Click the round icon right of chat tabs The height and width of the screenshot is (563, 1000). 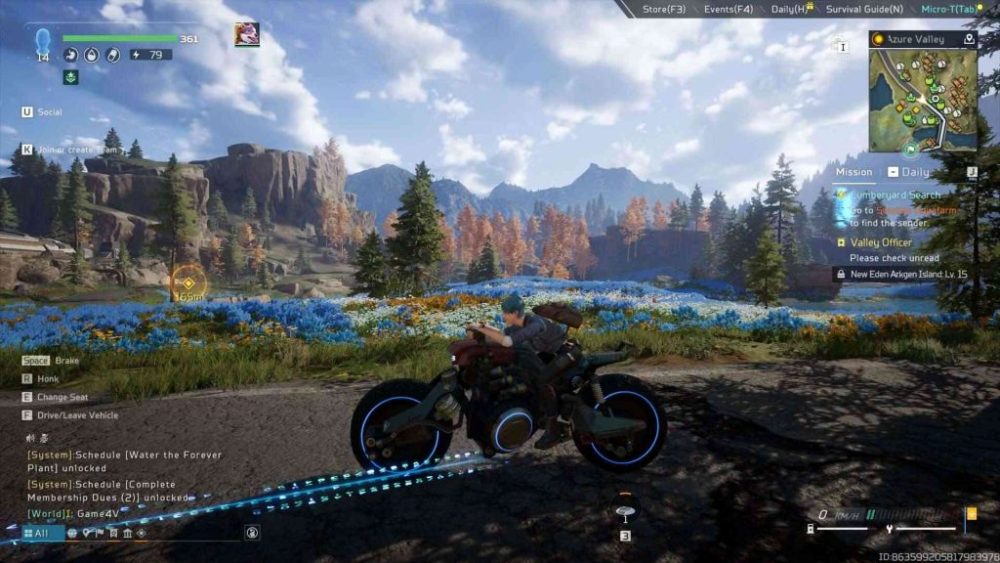pos(252,533)
